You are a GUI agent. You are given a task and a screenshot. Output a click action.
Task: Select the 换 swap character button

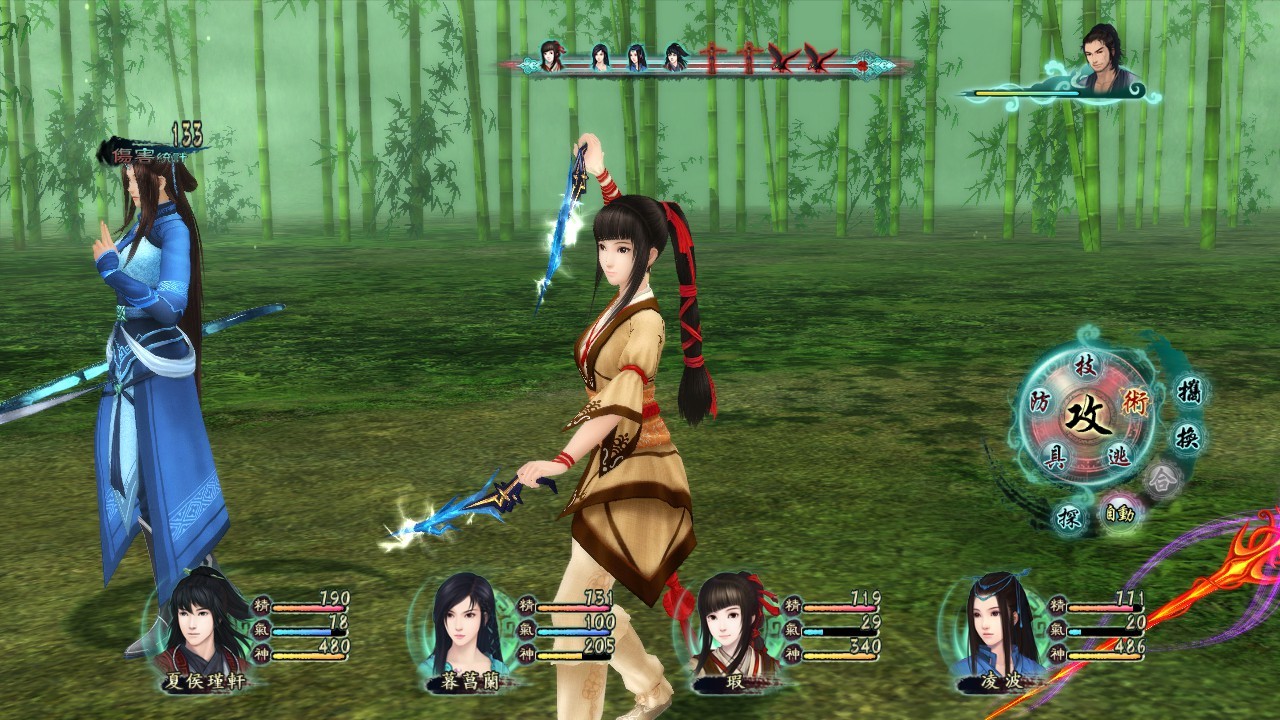[1187, 437]
